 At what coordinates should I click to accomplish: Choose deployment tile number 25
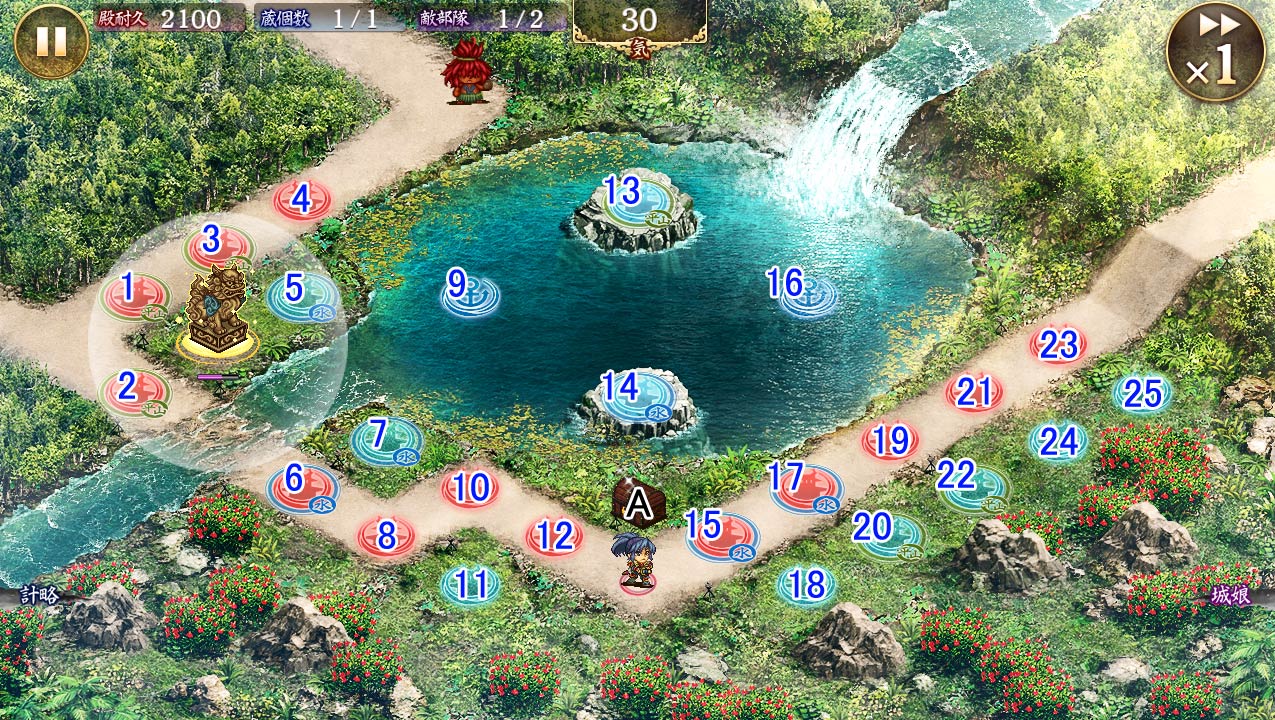(x=1142, y=394)
